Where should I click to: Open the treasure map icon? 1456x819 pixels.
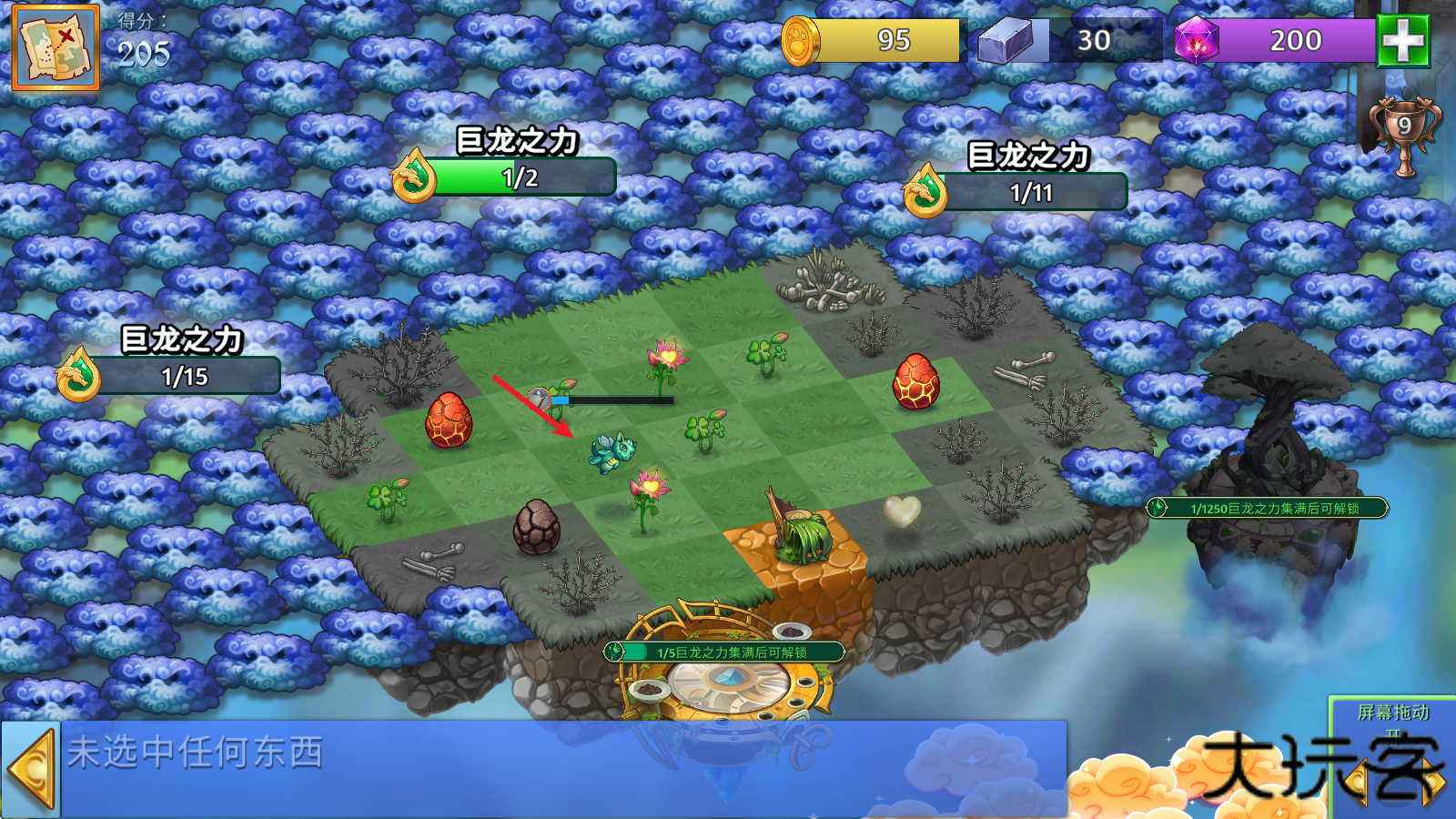click(x=56, y=47)
